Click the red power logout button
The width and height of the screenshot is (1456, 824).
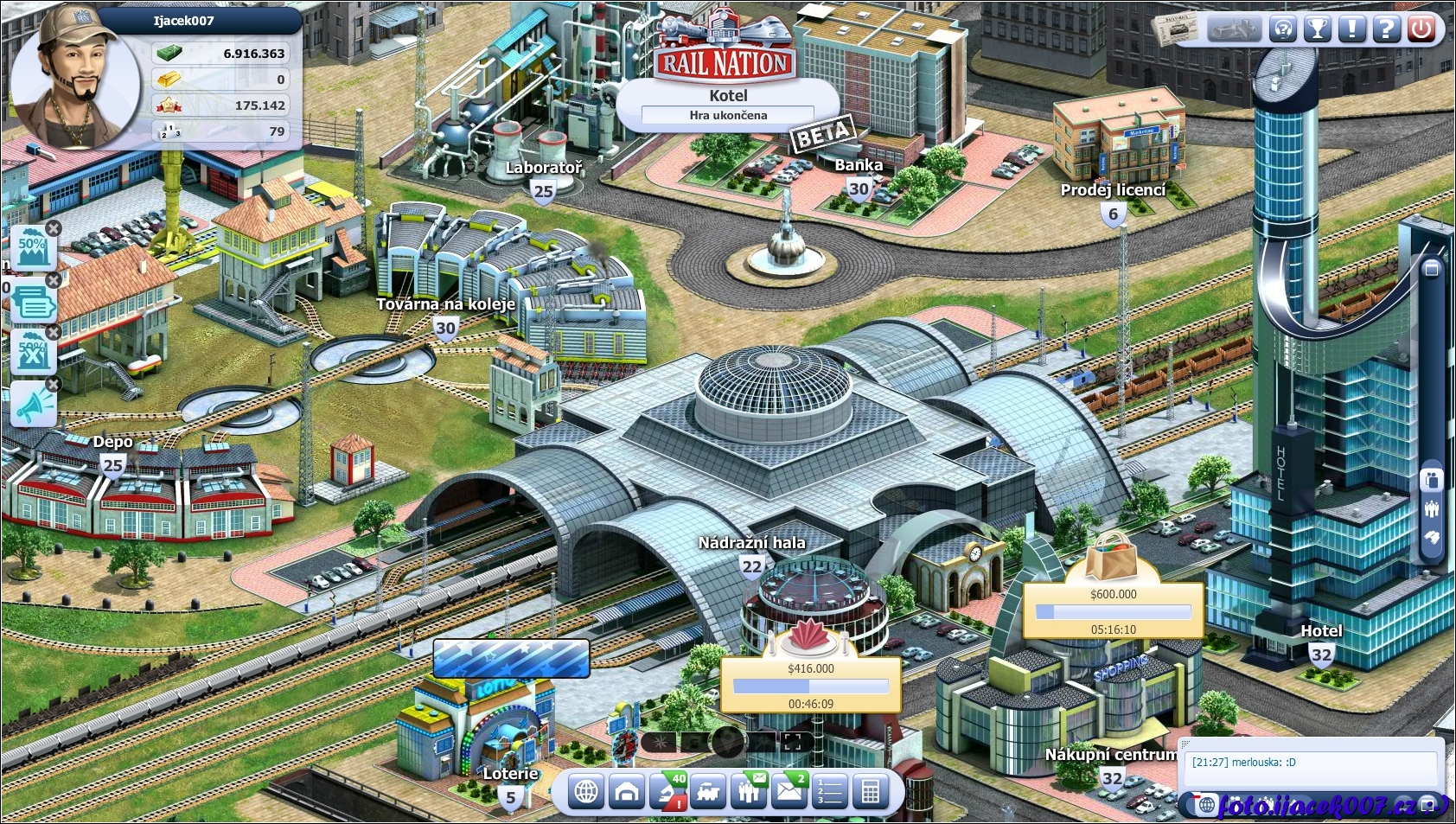click(1421, 29)
